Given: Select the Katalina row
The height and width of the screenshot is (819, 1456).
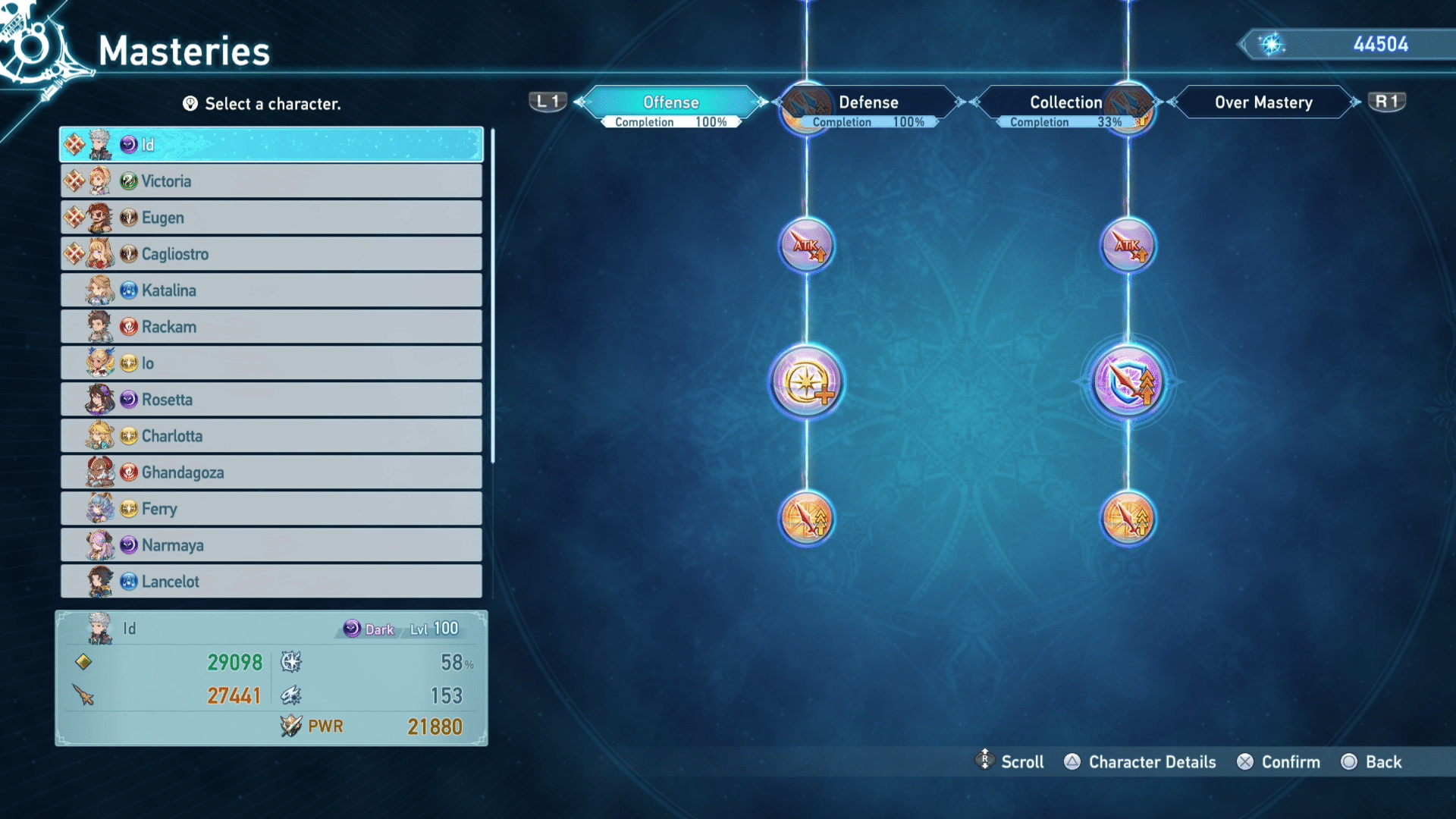Looking at the screenshot, I should 271,290.
